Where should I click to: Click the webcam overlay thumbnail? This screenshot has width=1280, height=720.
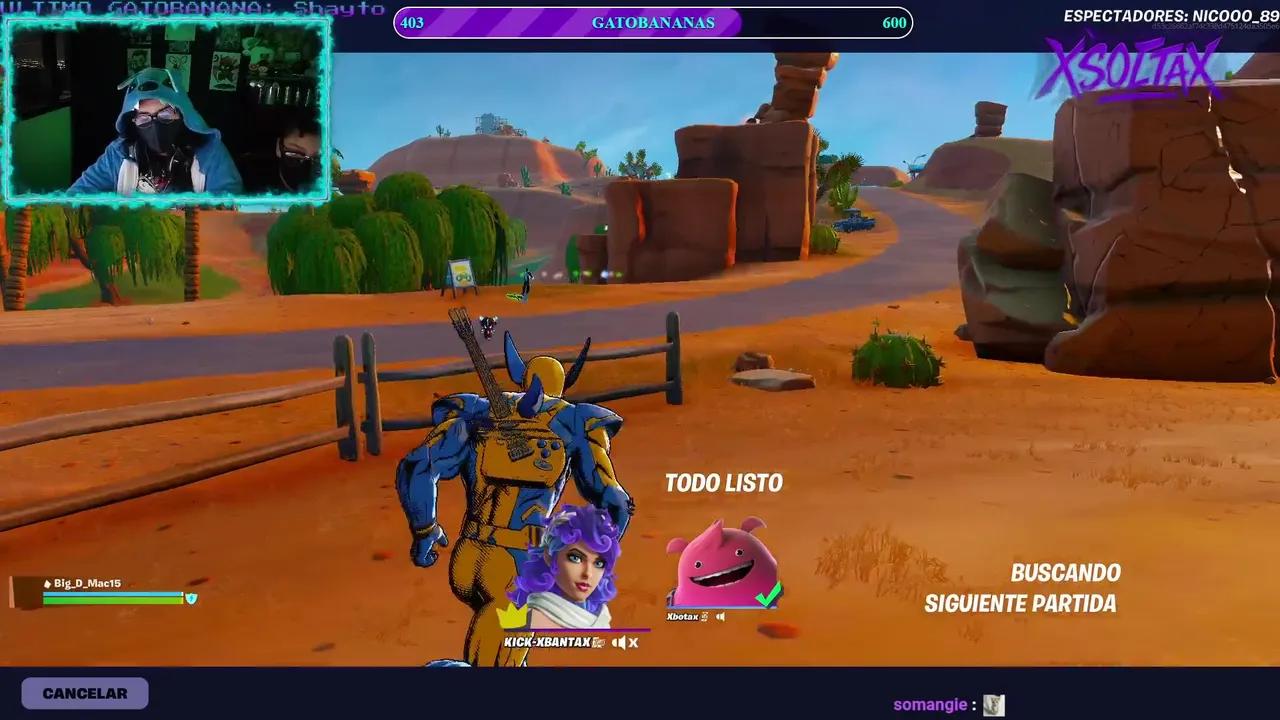pyautogui.click(x=165, y=110)
